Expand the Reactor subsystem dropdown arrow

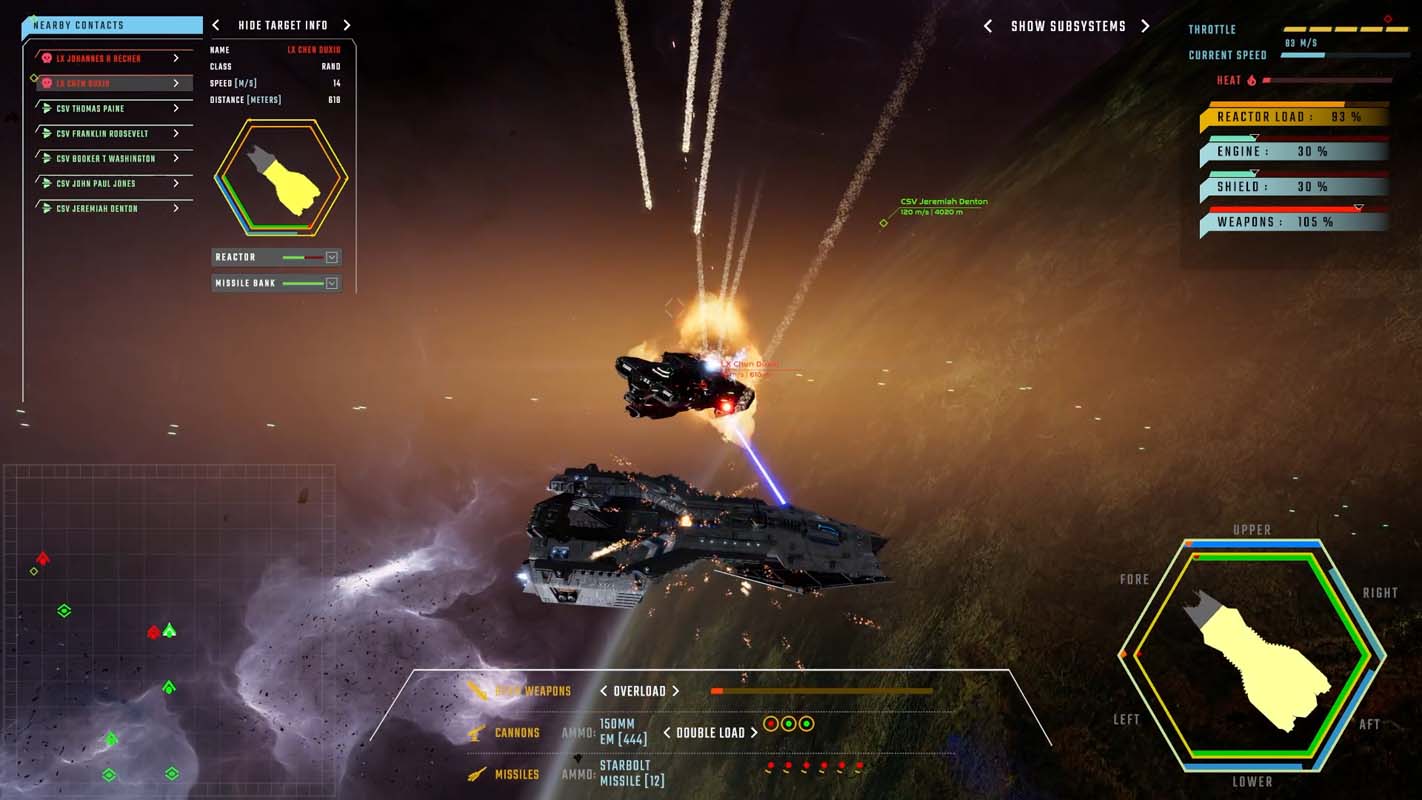(332, 258)
